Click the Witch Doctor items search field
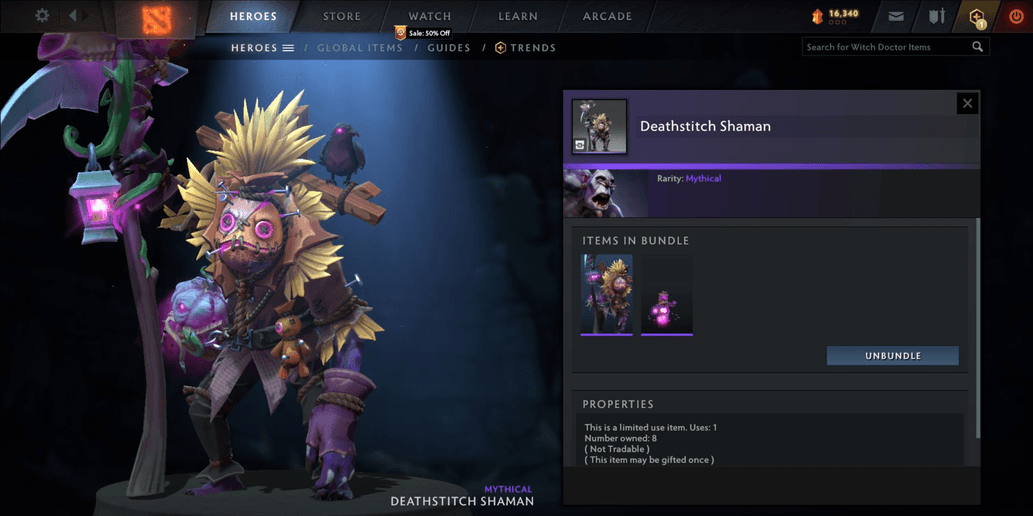Screen dimensions: 1033x516 pyautogui.click(x=886, y=47)
